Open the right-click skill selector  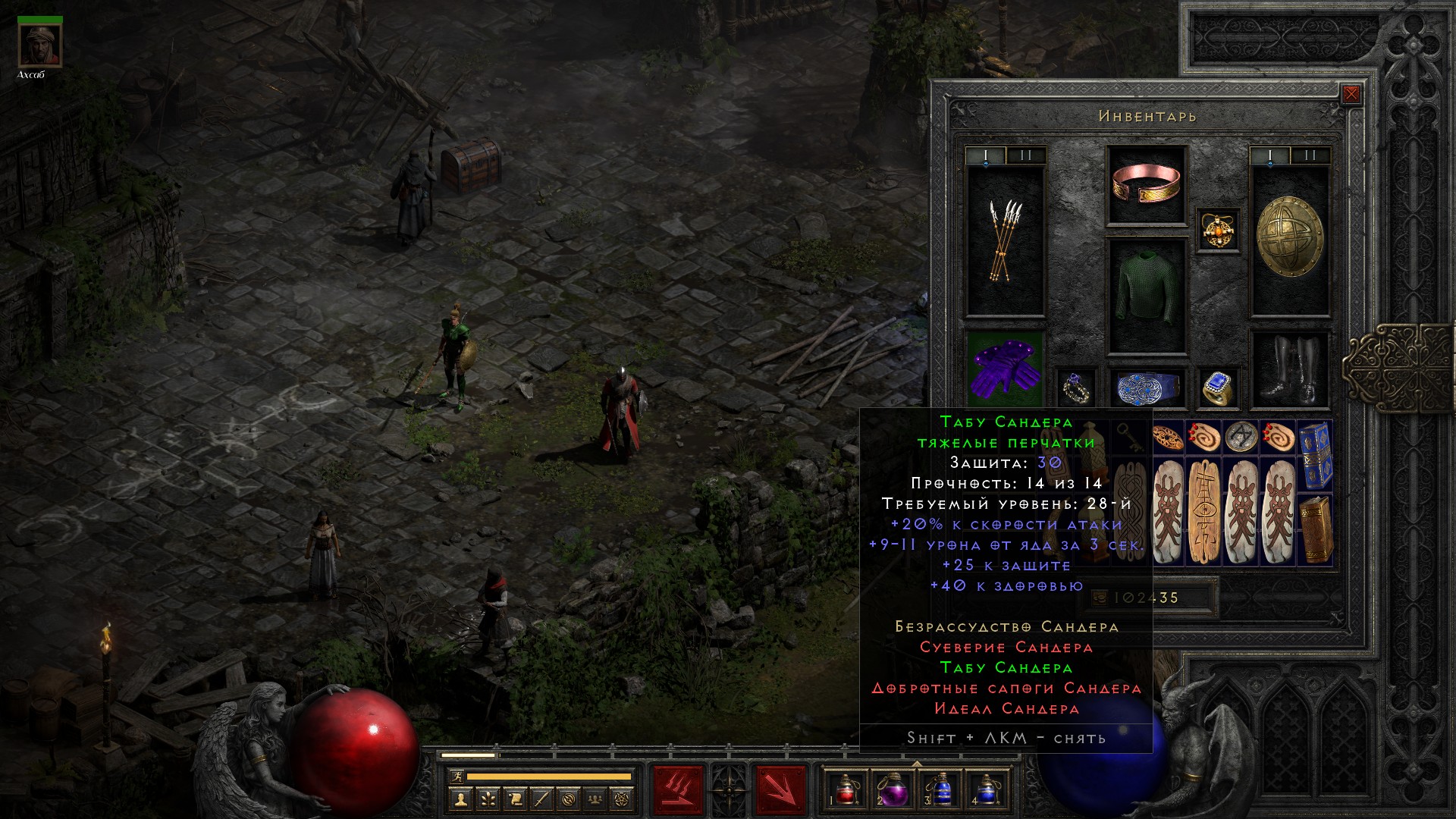[x=780, y=789]
